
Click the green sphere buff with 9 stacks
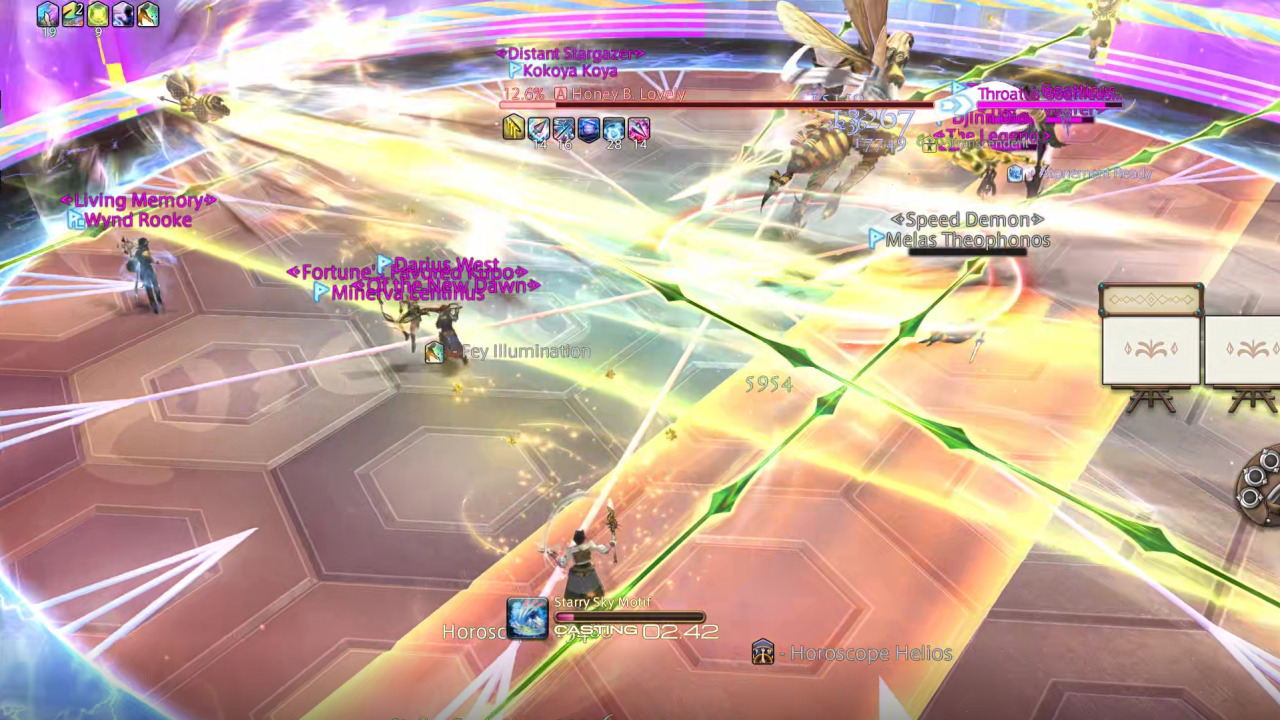pyautogui.click(x=96, y=15)
